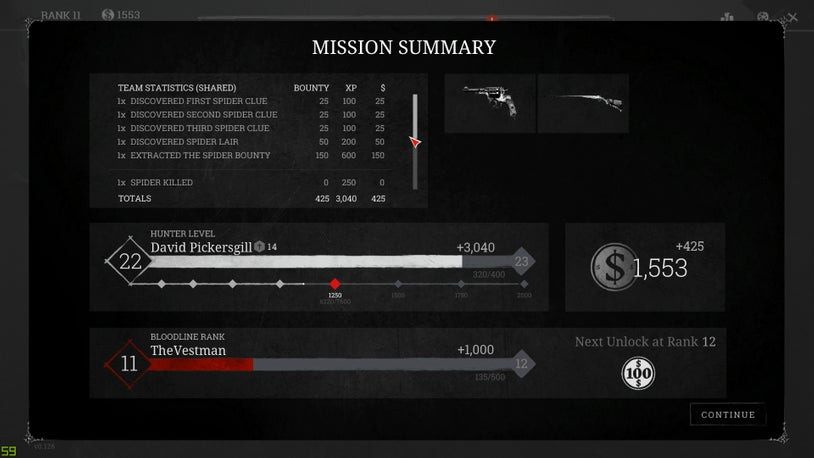
Task: Click the red 1250 XP milestone marker
Action: pos(335,284)
